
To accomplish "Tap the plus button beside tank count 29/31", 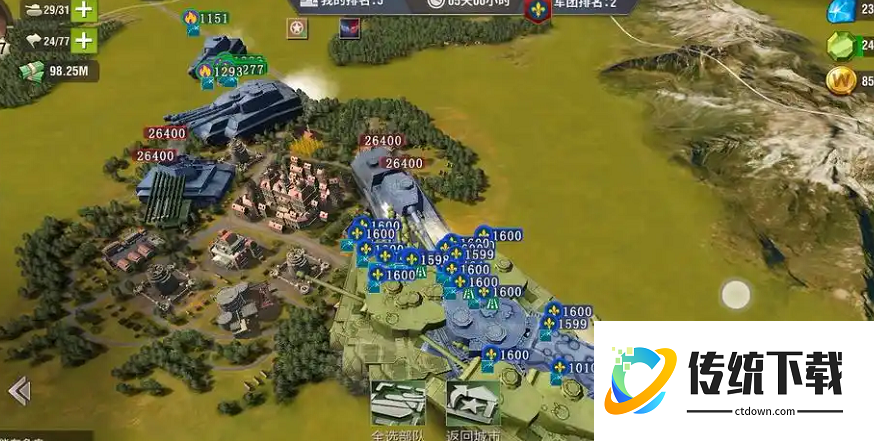I will tap(84, 10).
